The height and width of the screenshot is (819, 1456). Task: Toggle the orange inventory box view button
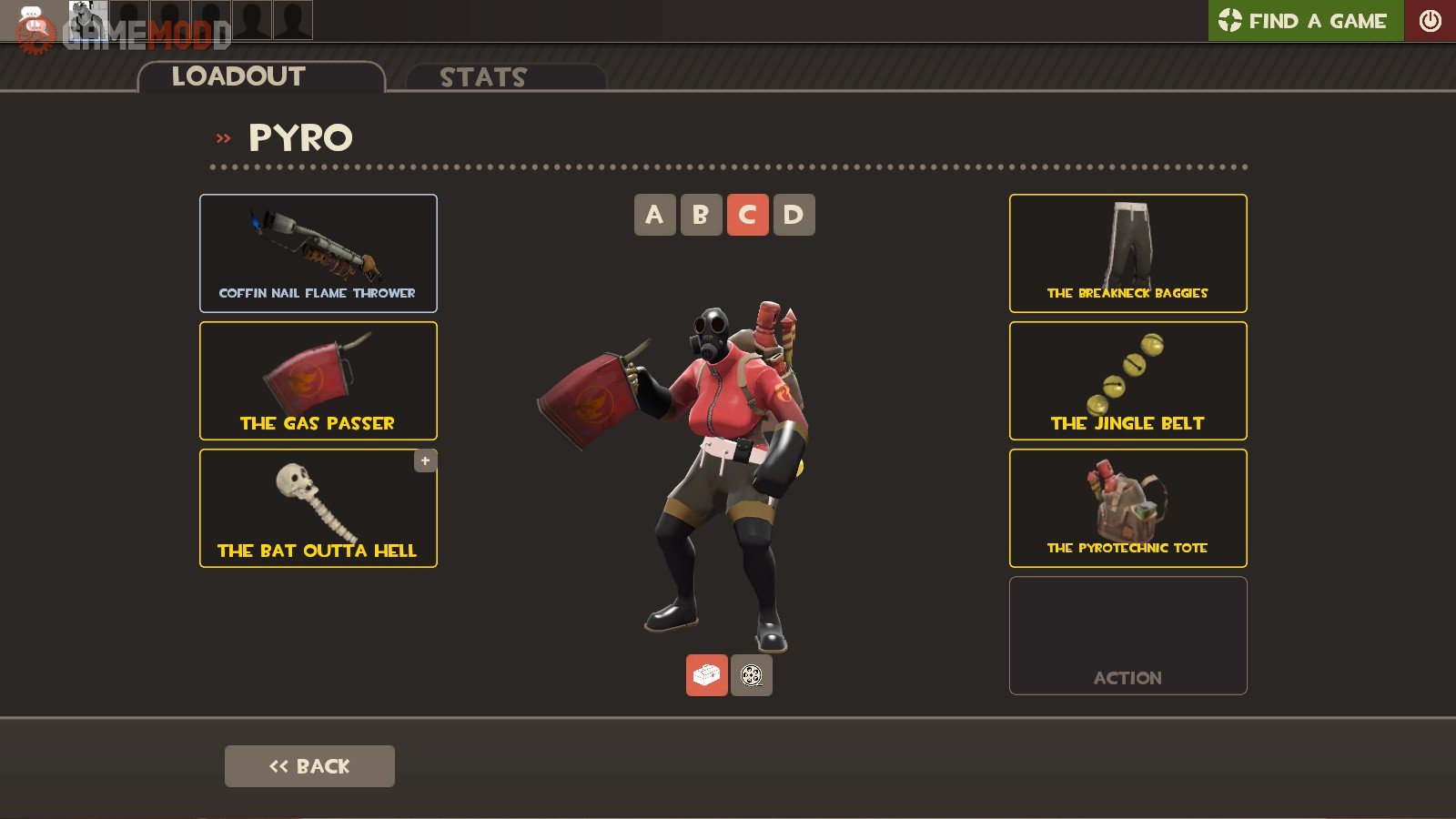coord(706,675)
